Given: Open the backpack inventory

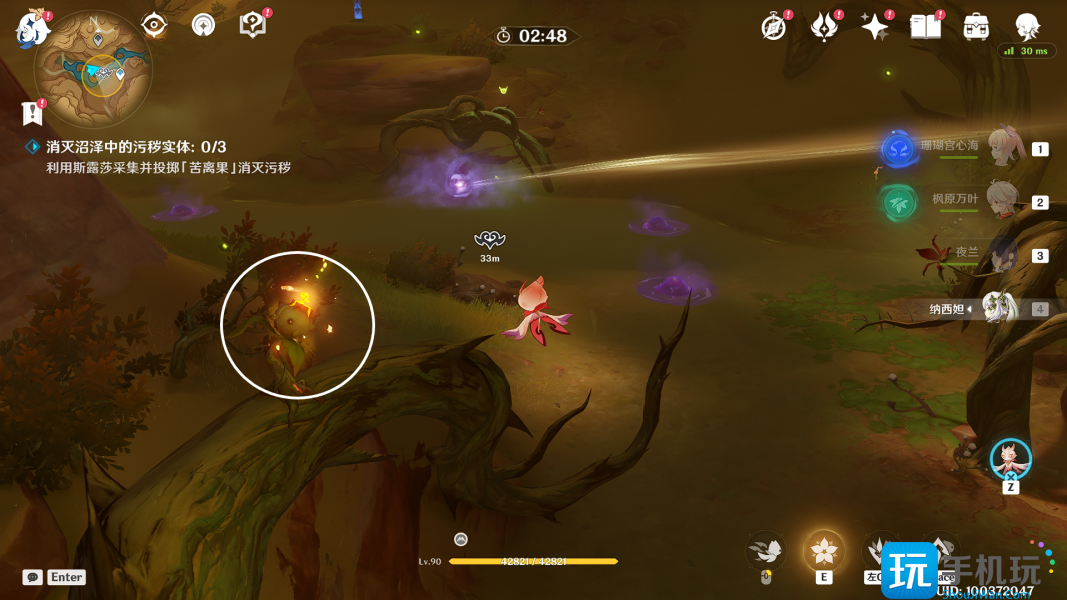Looking at the screenshot, I should pyautogui.click(x=976, y=27).
